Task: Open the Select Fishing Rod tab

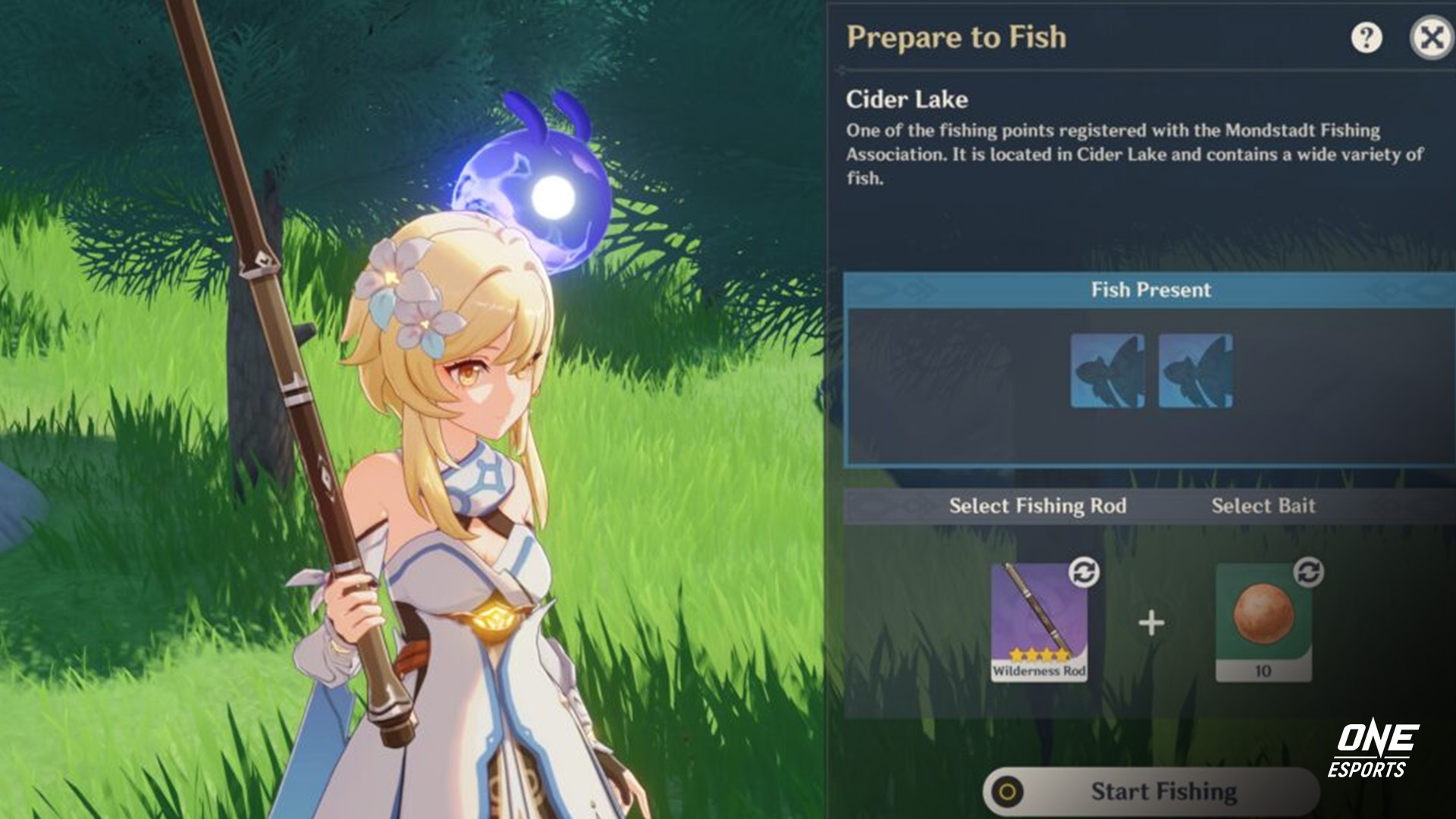Action: click(x=1039, y=506)
